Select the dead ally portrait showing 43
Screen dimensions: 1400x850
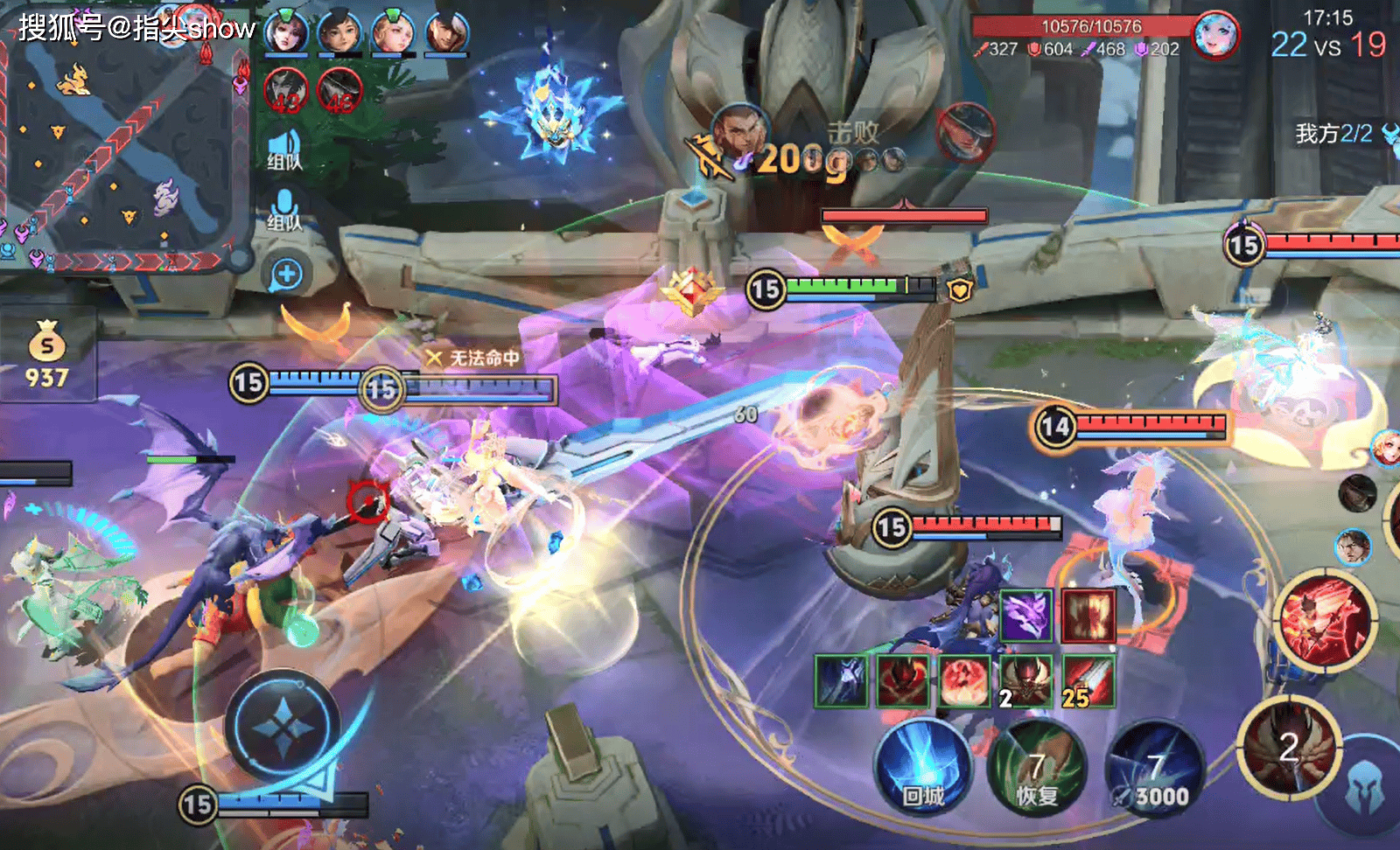click(x=286, y=90)
